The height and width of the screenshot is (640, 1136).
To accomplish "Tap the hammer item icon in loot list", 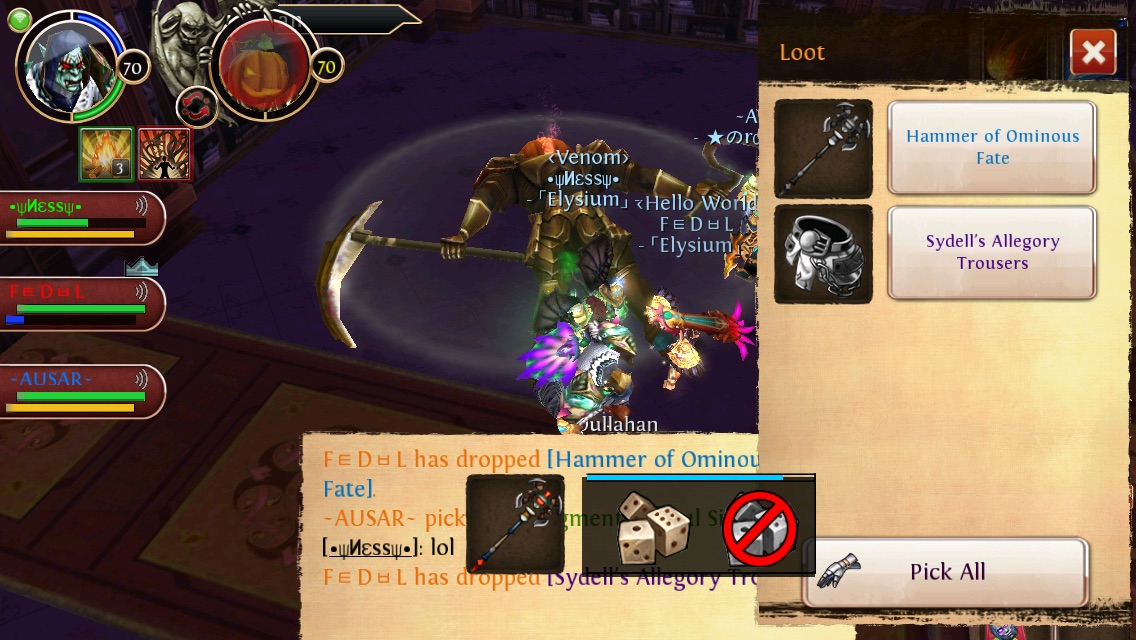I will tap(823, 148).
